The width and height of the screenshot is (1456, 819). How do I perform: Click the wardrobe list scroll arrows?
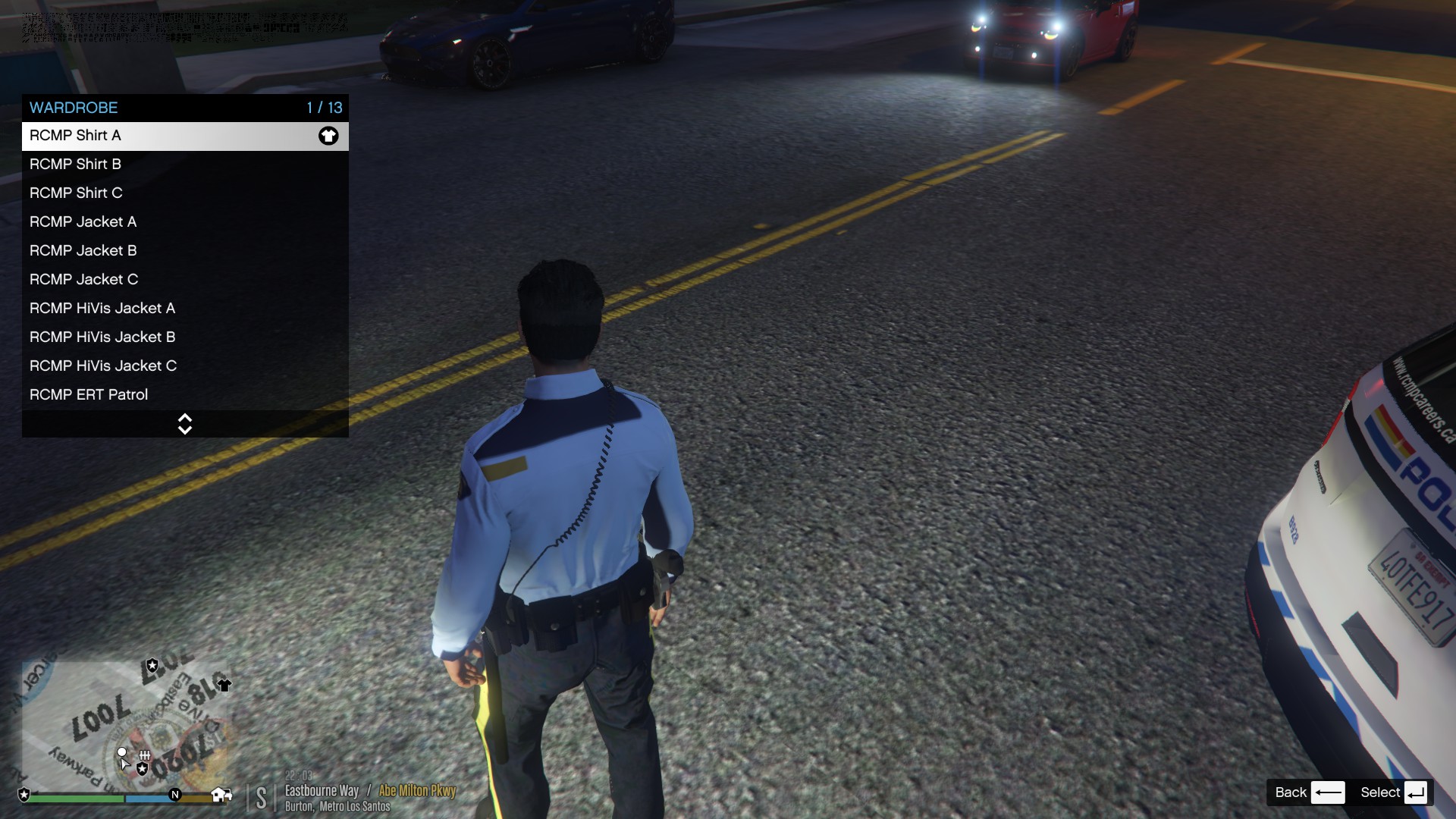click(x=184, y=424)
